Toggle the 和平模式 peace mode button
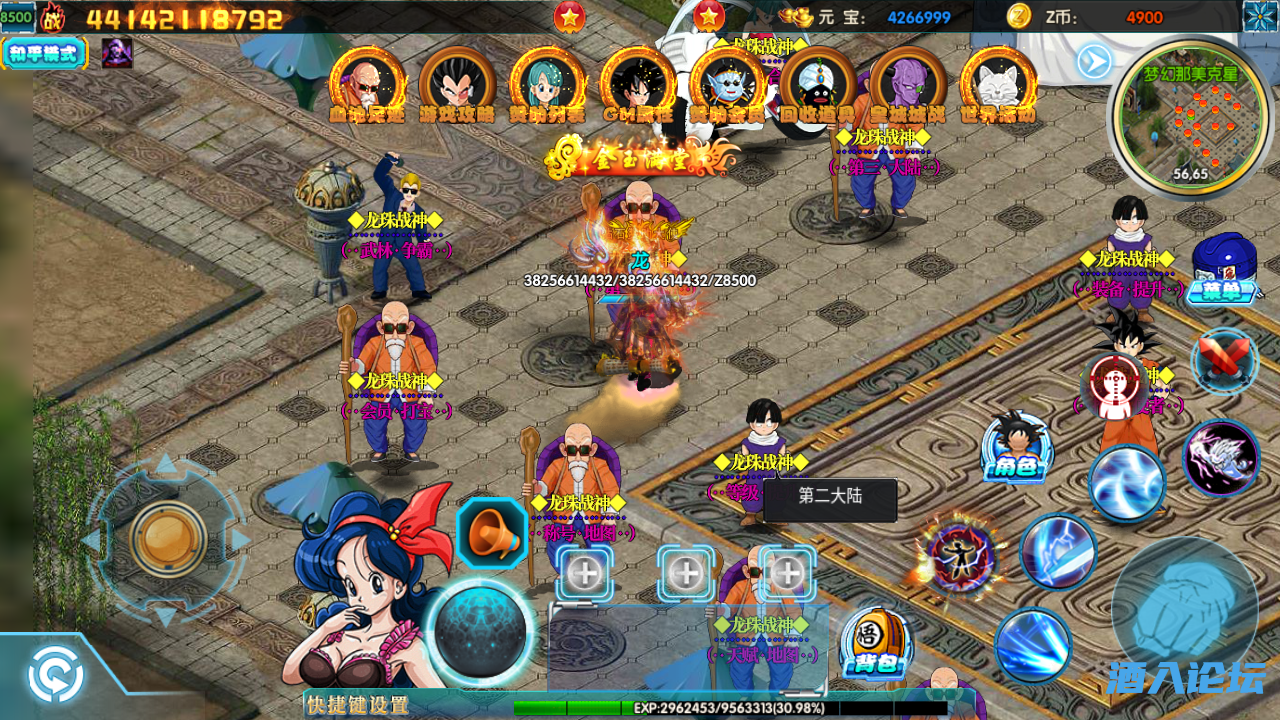The height and width of the screenshot is (720, 1280). pos(44,53)
